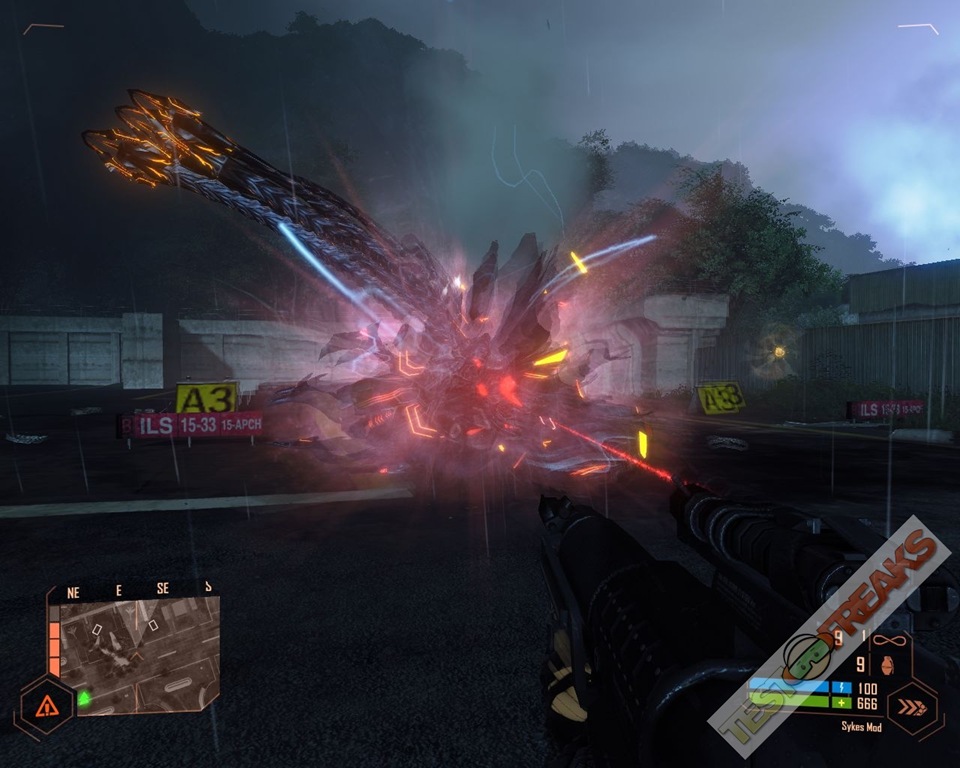
Task: Select the suit mode chevron hexagon icon
Action: point(911,707)
